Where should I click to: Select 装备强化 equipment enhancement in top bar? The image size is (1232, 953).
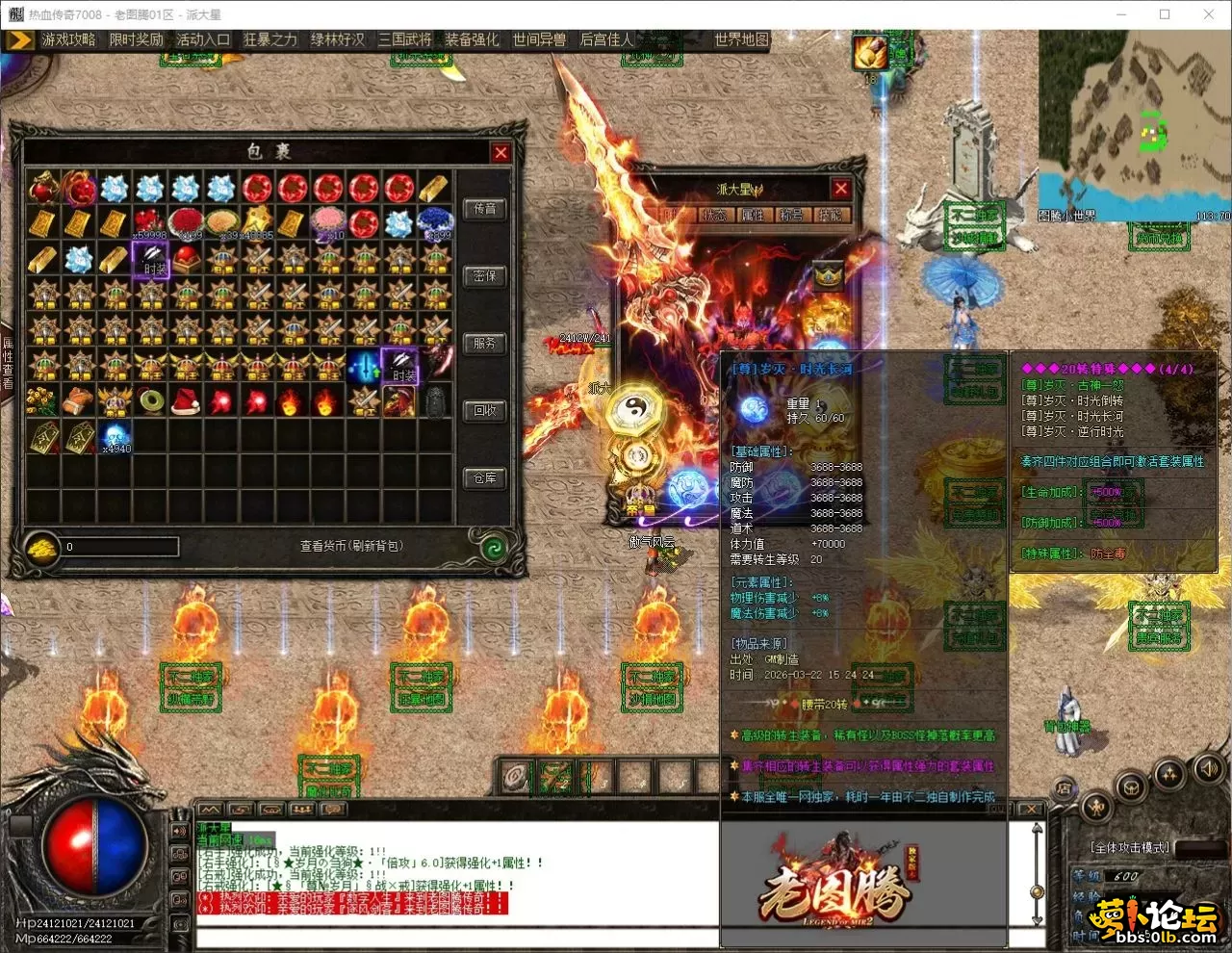(x=472, y=39)
